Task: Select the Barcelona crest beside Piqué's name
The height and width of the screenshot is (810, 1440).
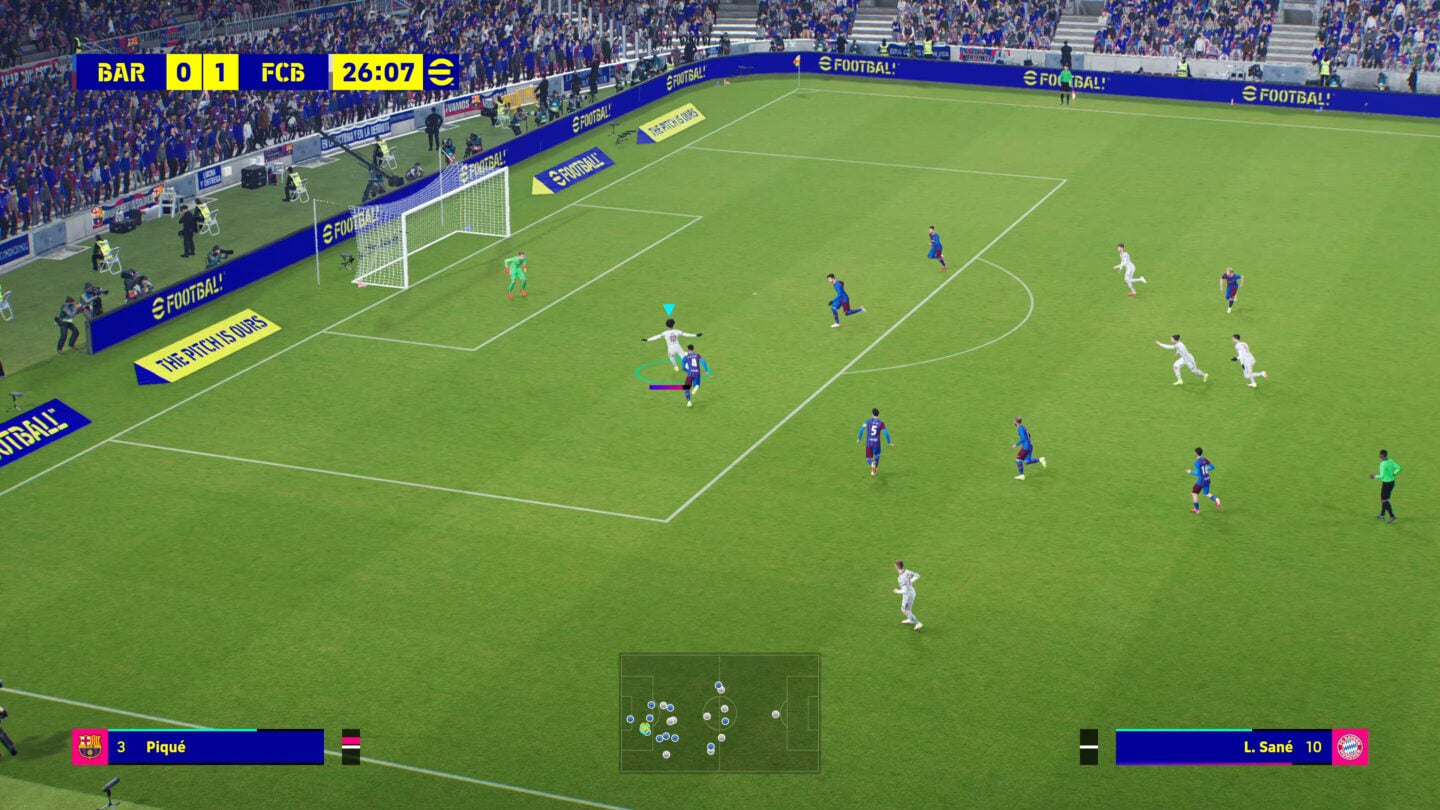Action: (88, 744)
